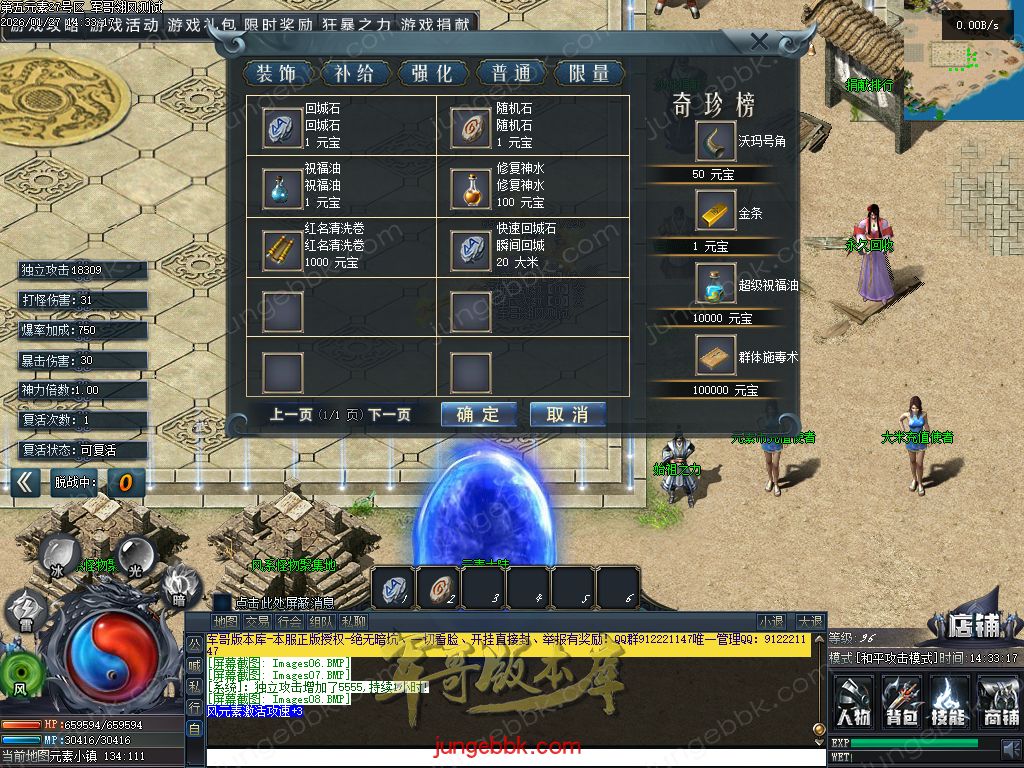
Task: Select the 修复神水 orange potion item
Action: [x=471, y=187]
